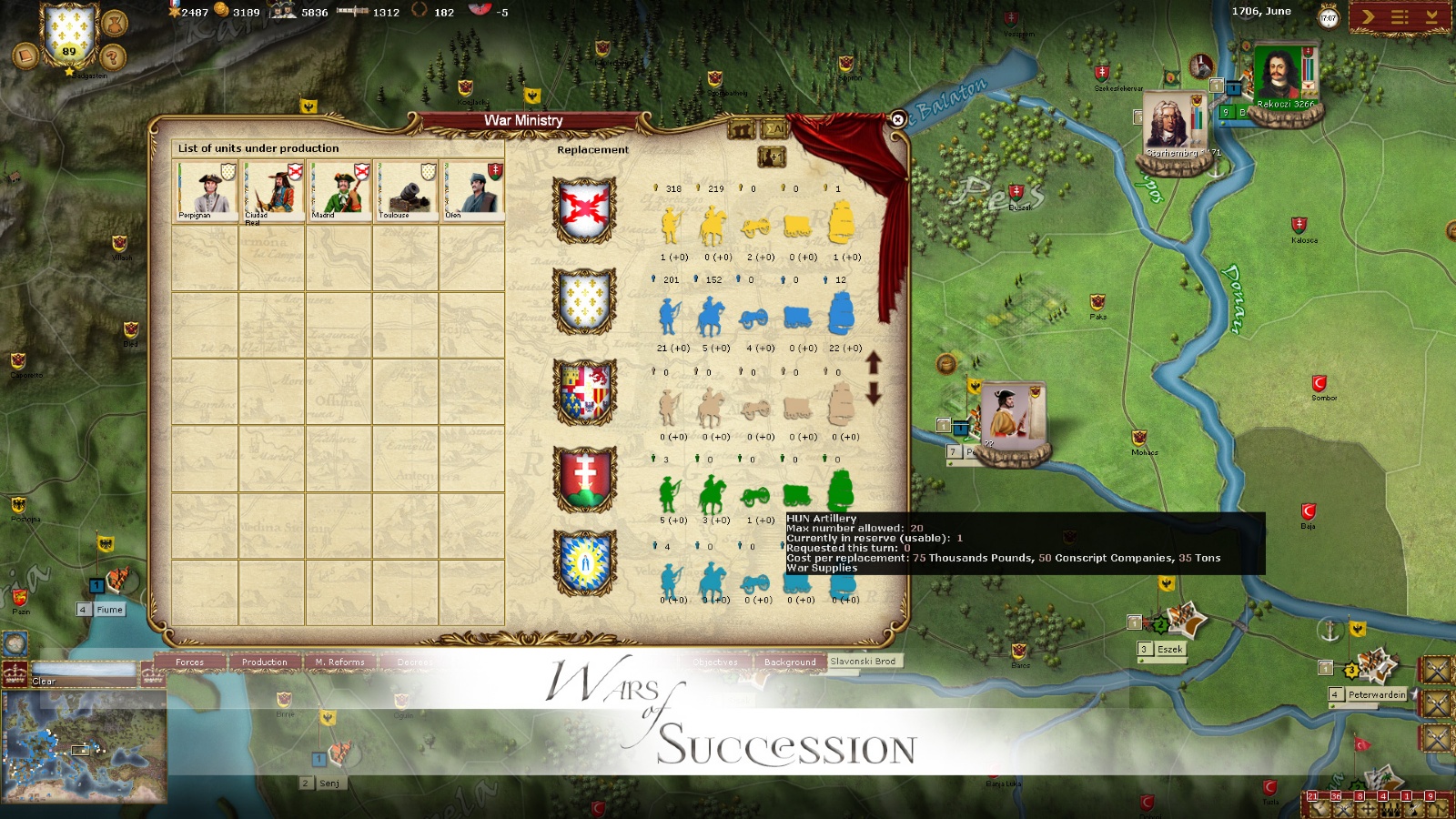Image resolution: width=1456 pixels, height=819 pixels.
Task: Close the War Ministry window
Action: coord(897,119)
